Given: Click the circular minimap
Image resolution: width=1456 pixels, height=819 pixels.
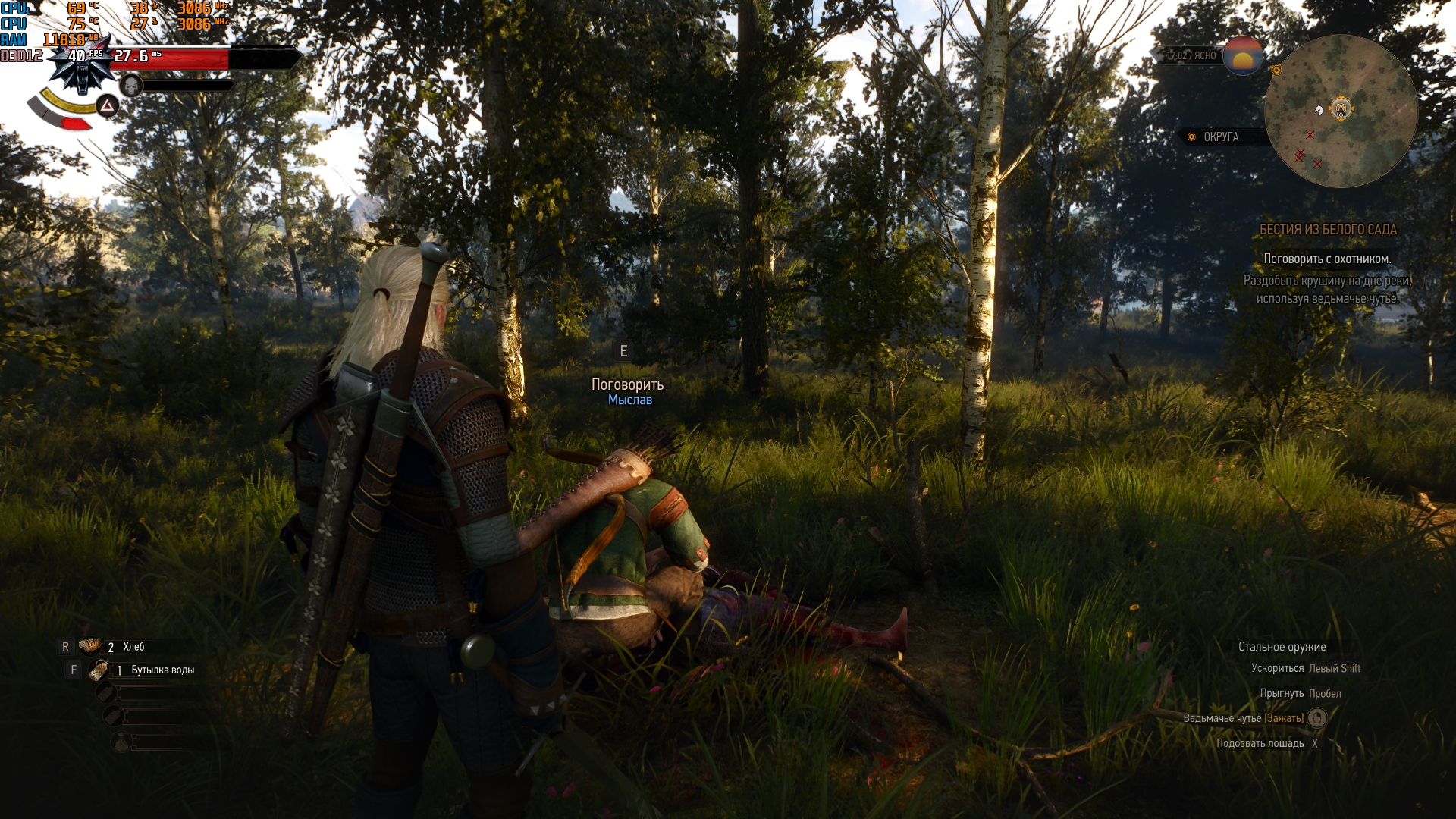Looking at the screenshot, I should pos(1341,111).
